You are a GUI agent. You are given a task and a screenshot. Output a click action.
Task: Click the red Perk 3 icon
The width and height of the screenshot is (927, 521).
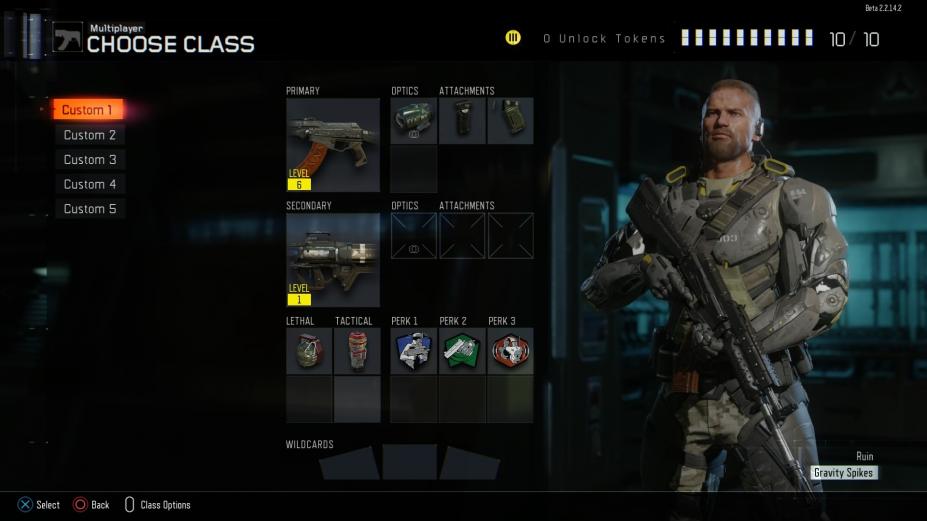pos(510,351)
